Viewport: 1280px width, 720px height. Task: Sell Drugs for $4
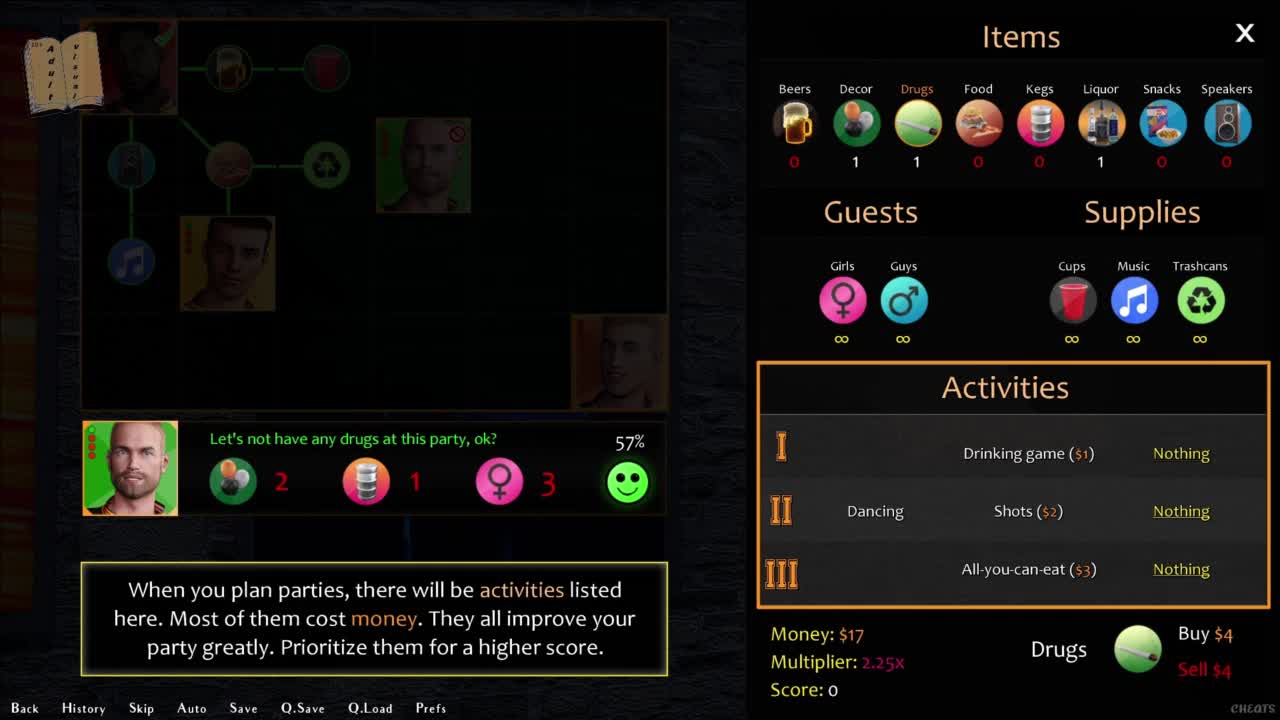(x=1204, y=670)
